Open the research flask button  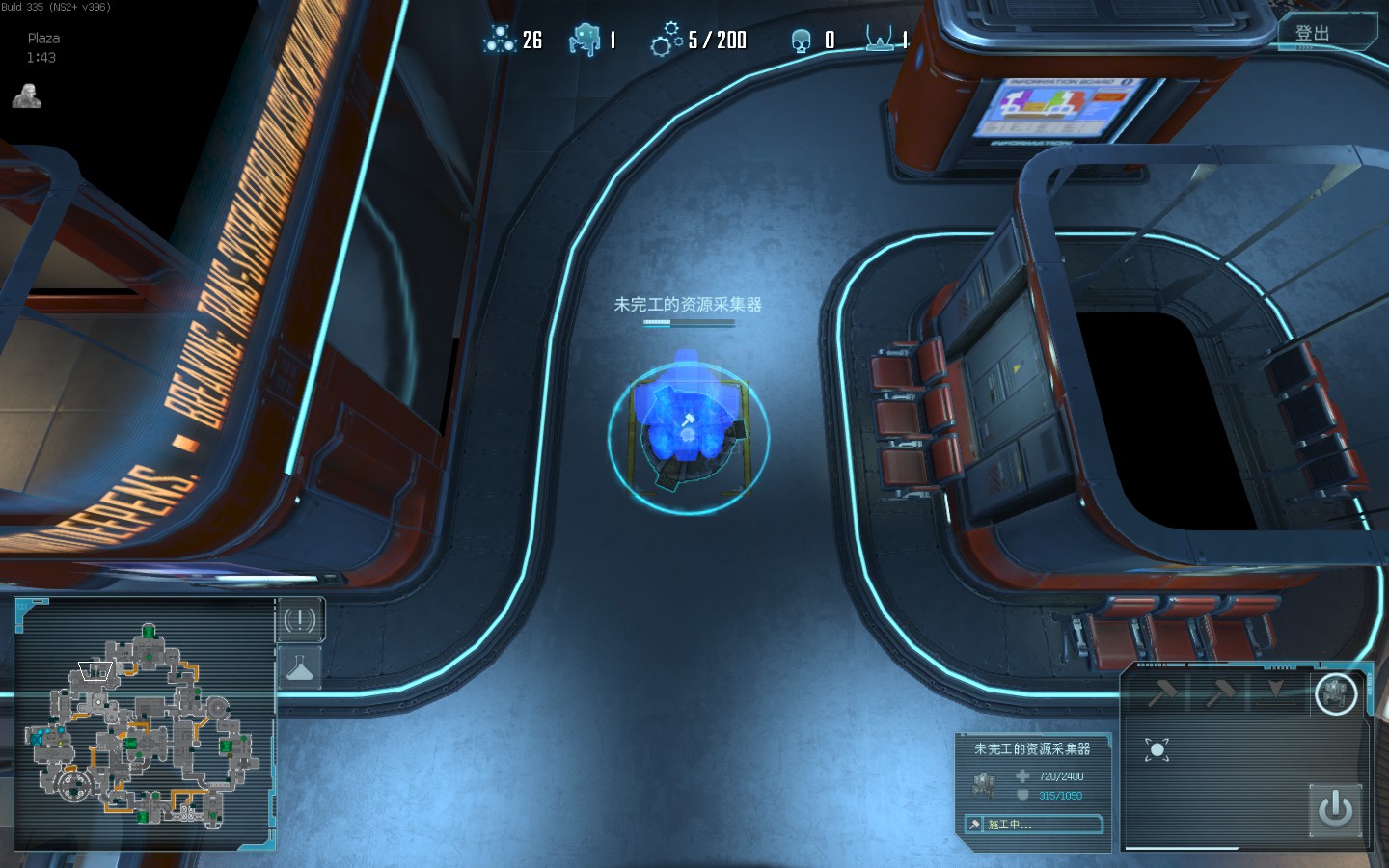pos(300,667)
